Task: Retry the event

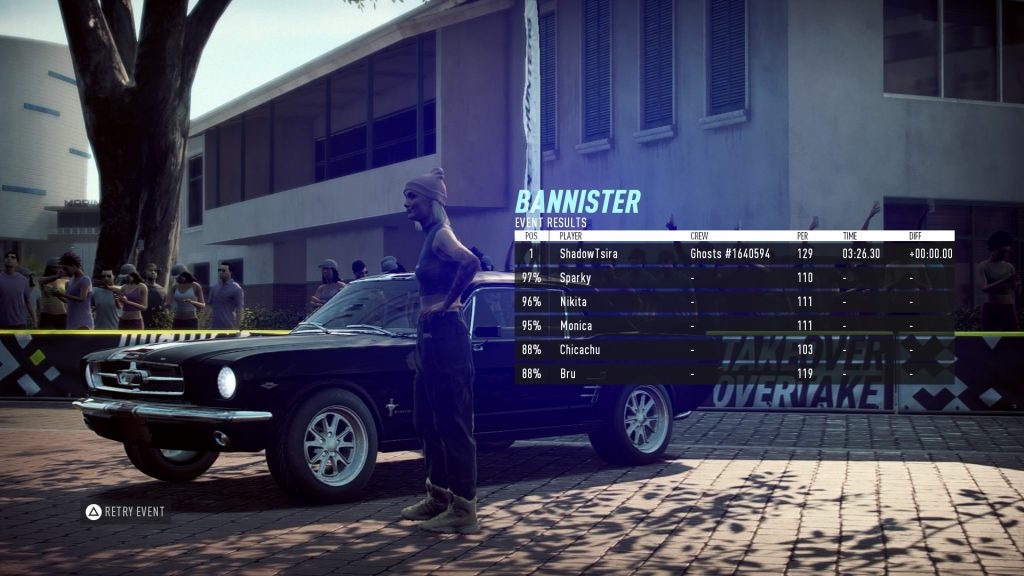Action: point(125,512)
